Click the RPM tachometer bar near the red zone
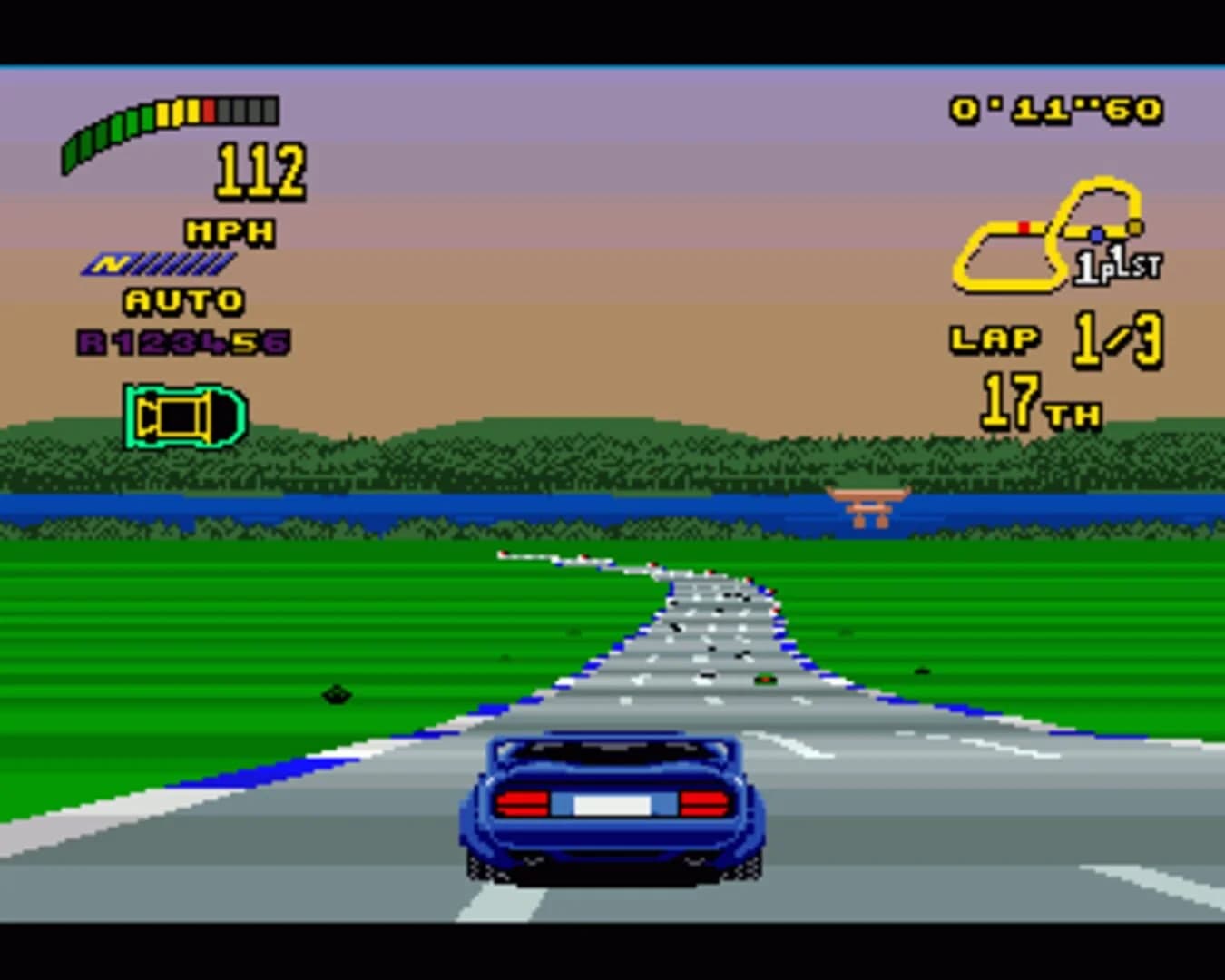1225x980 pixels. pyautogui.click(x=211, y=109)
